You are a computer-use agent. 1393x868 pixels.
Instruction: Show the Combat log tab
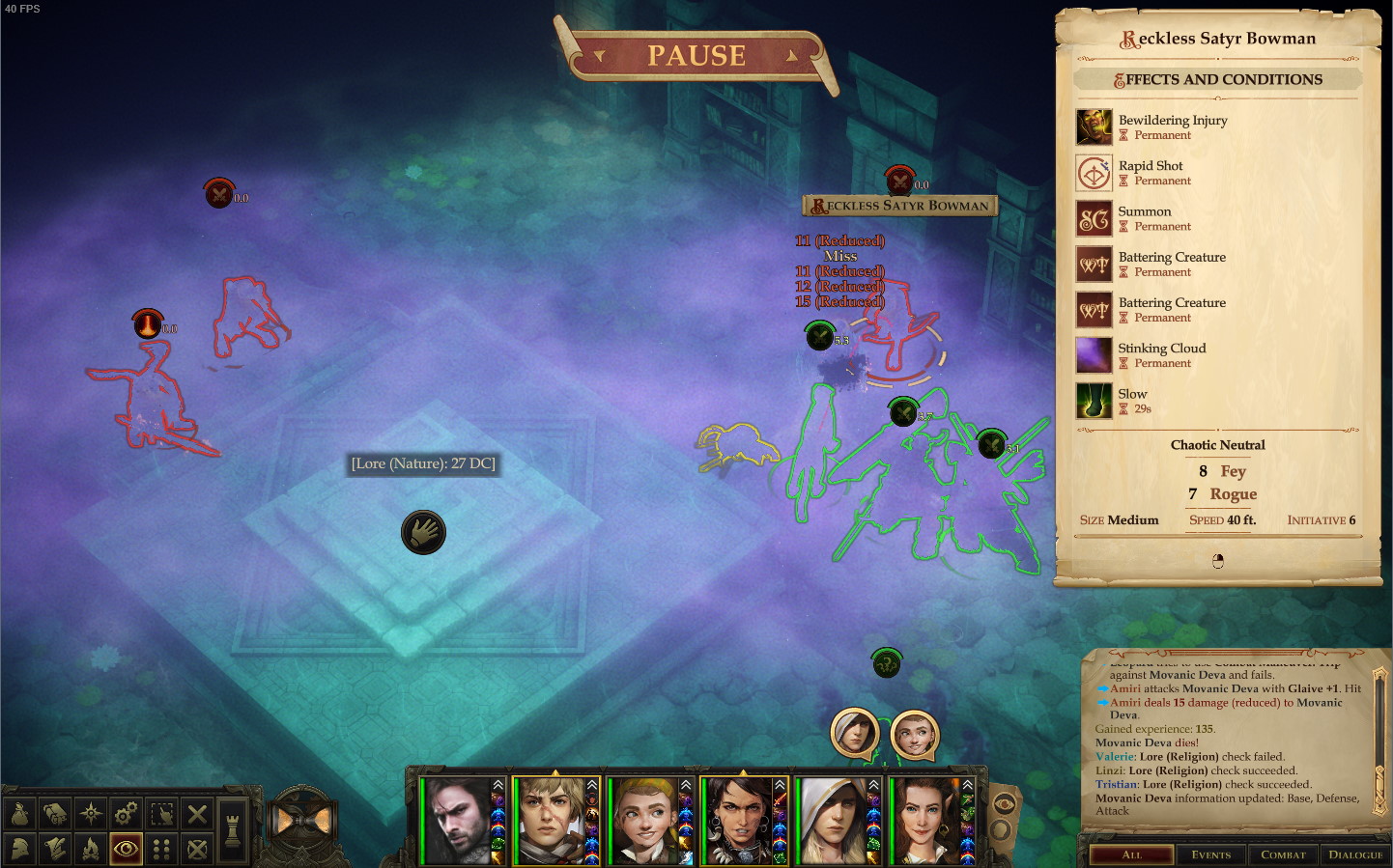click(x=1283, y=854)
